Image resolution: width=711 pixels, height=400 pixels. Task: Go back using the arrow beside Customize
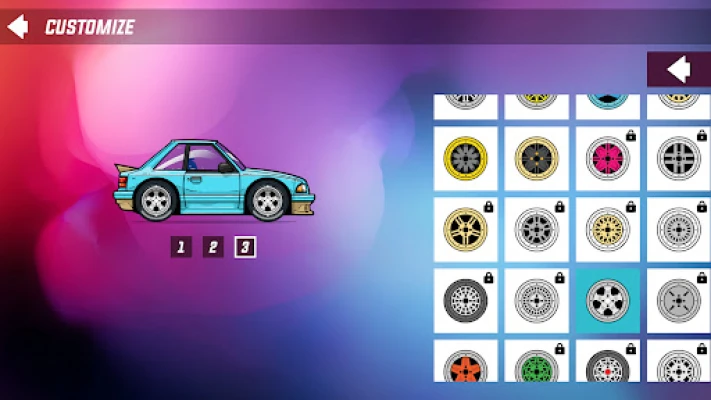(x=17, y=27)
